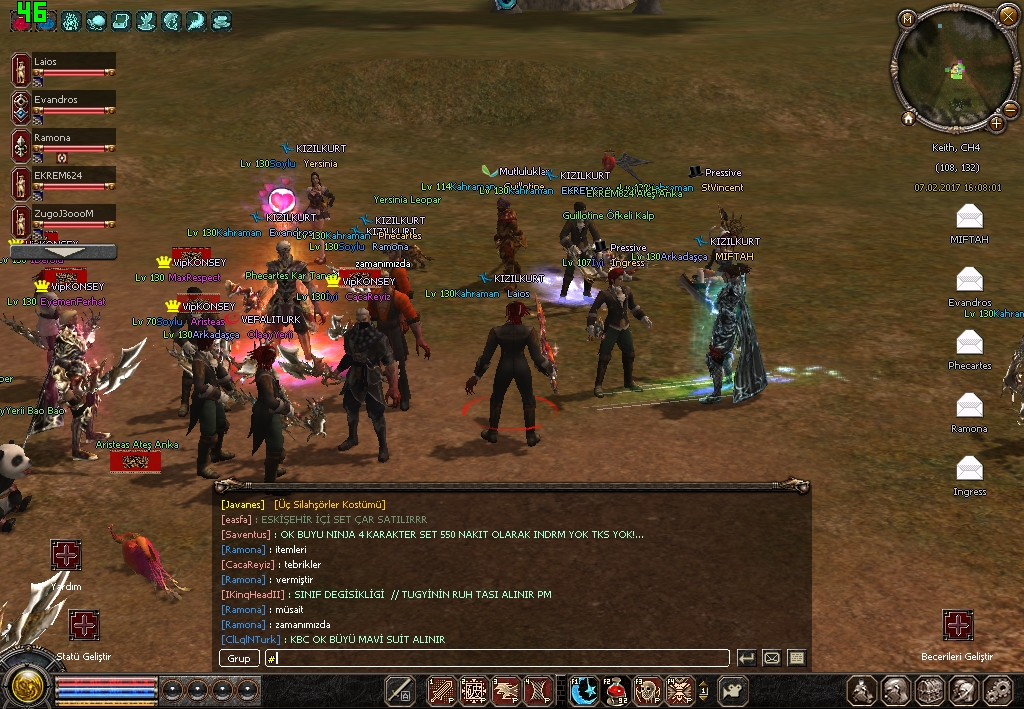Open the whisper letter from MIFTAH
1024x709 pixels.
969,216
